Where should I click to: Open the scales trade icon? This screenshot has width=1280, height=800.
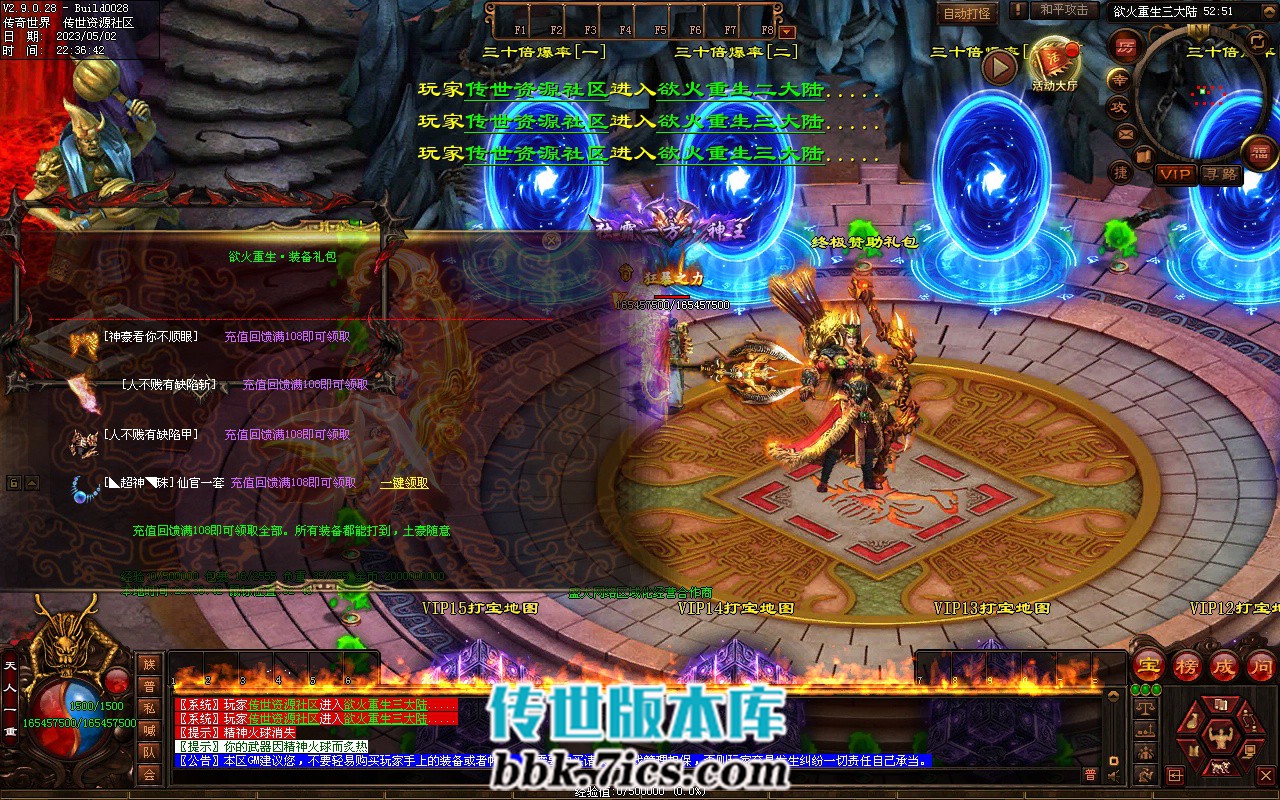point(1147,707)
